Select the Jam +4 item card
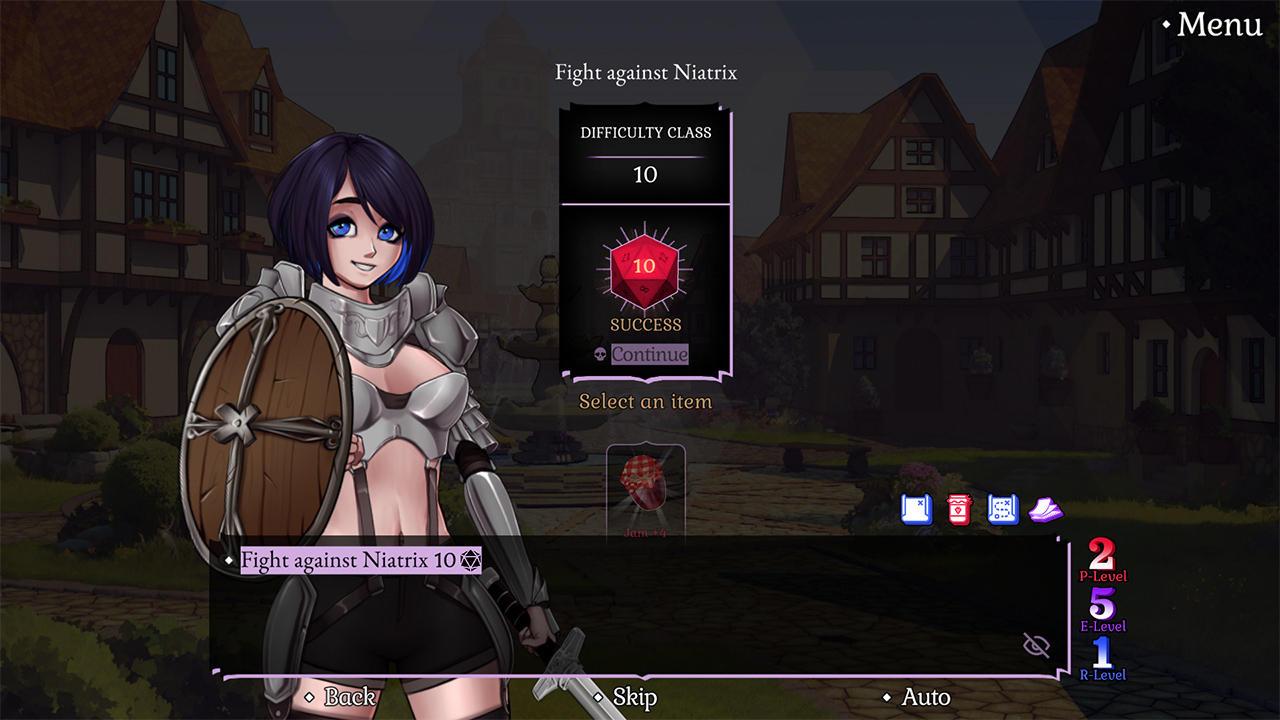Image resolution: width=1280 pixels, height=720 pixels. point(645,488)
